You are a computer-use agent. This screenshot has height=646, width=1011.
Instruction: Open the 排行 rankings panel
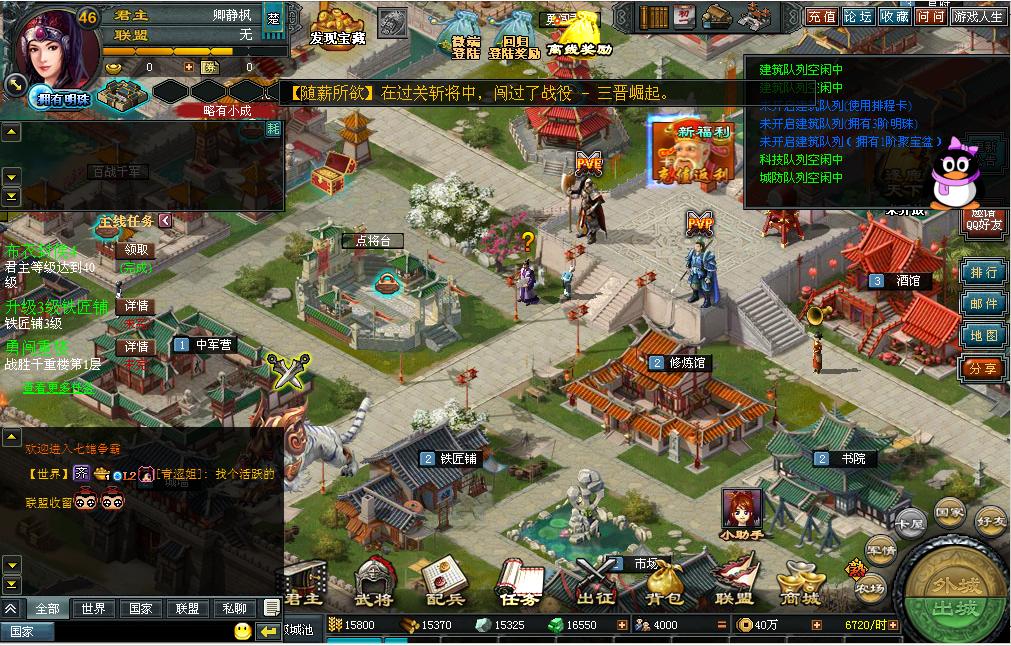point(983,272)
